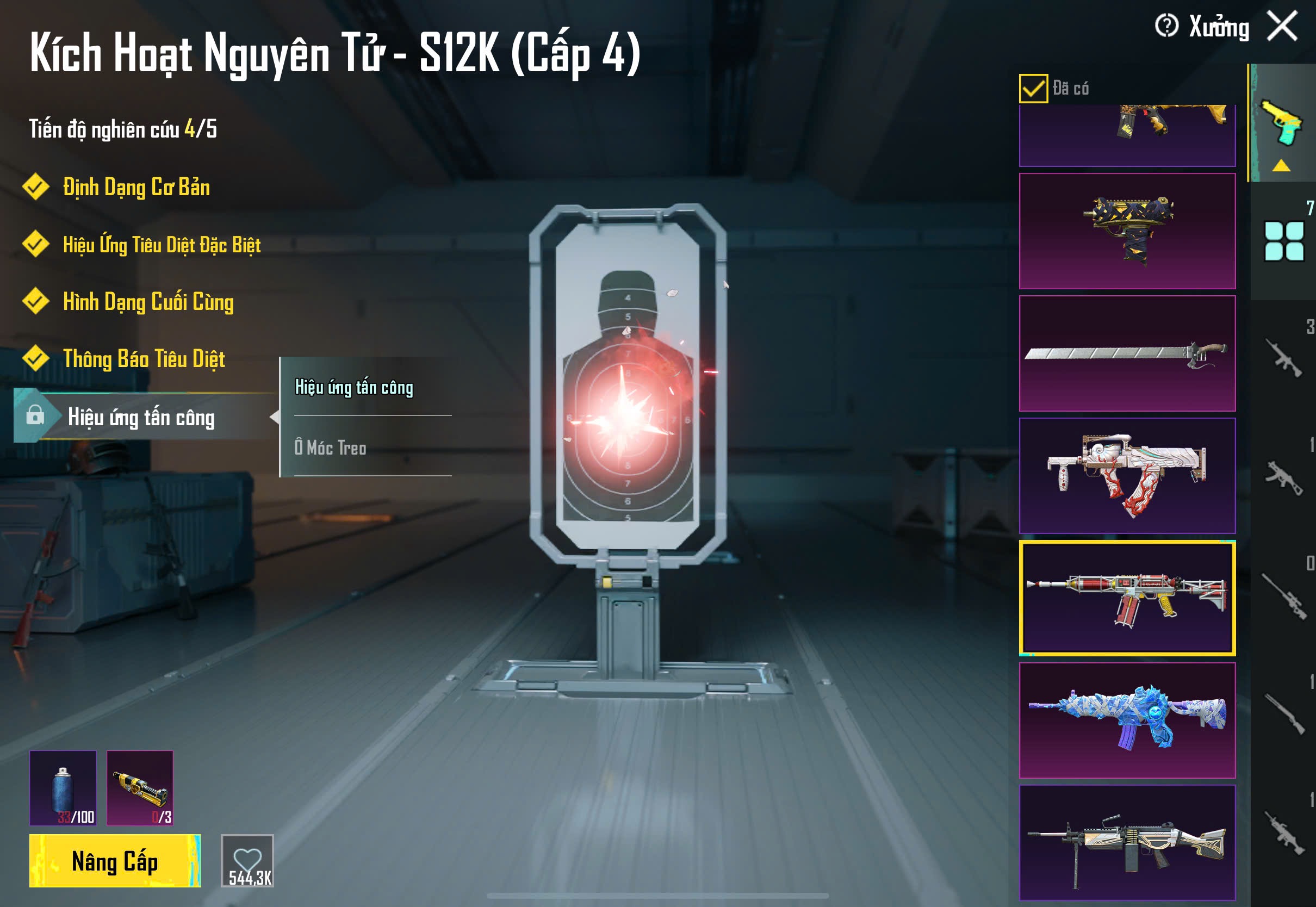Select the Hình Dạng Cuối Cùng stage
The image size is (1316, 907).
pyautogui.click(x=148, y=302)
